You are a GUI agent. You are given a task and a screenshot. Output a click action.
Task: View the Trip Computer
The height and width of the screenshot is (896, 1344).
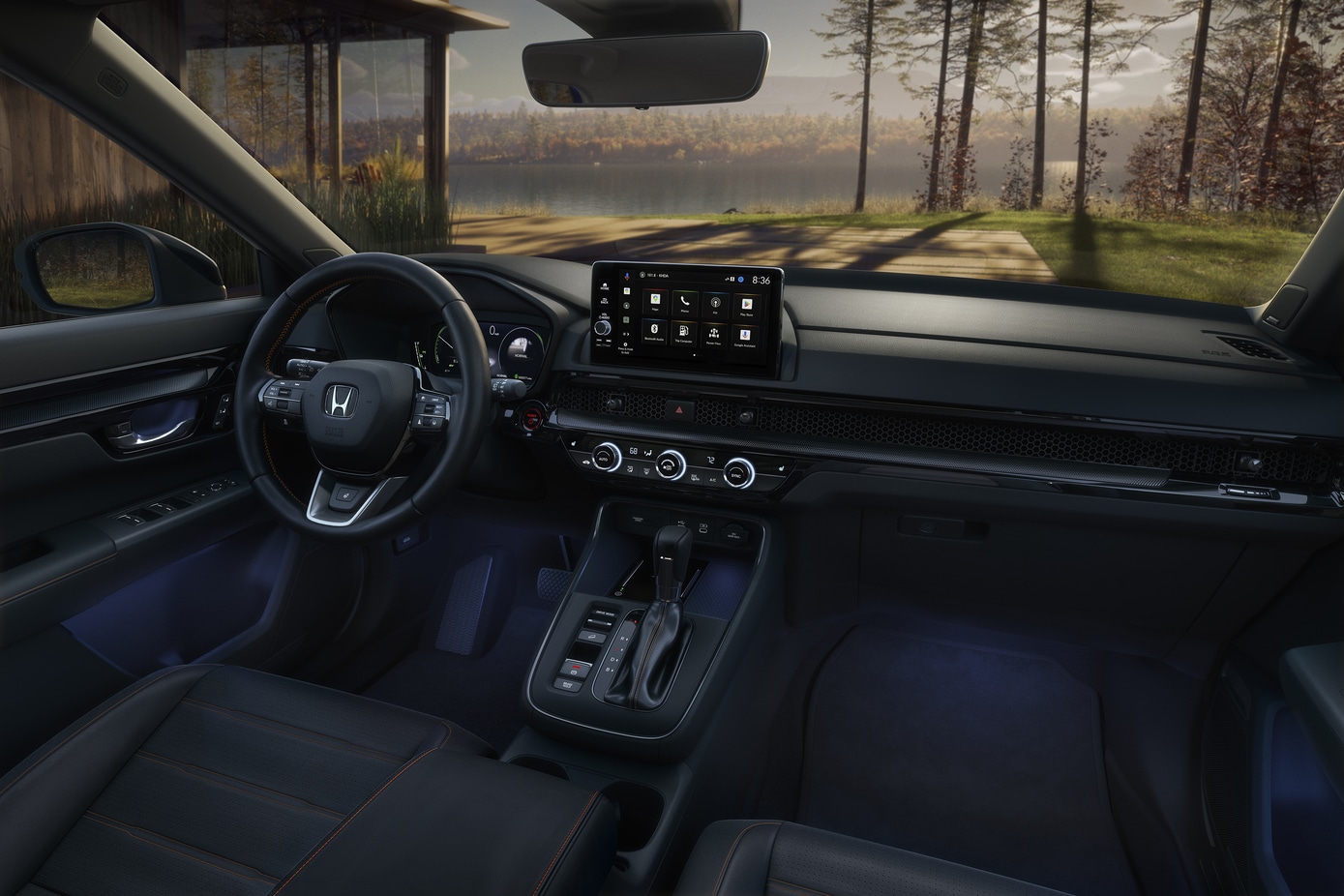tap(683, 335)
